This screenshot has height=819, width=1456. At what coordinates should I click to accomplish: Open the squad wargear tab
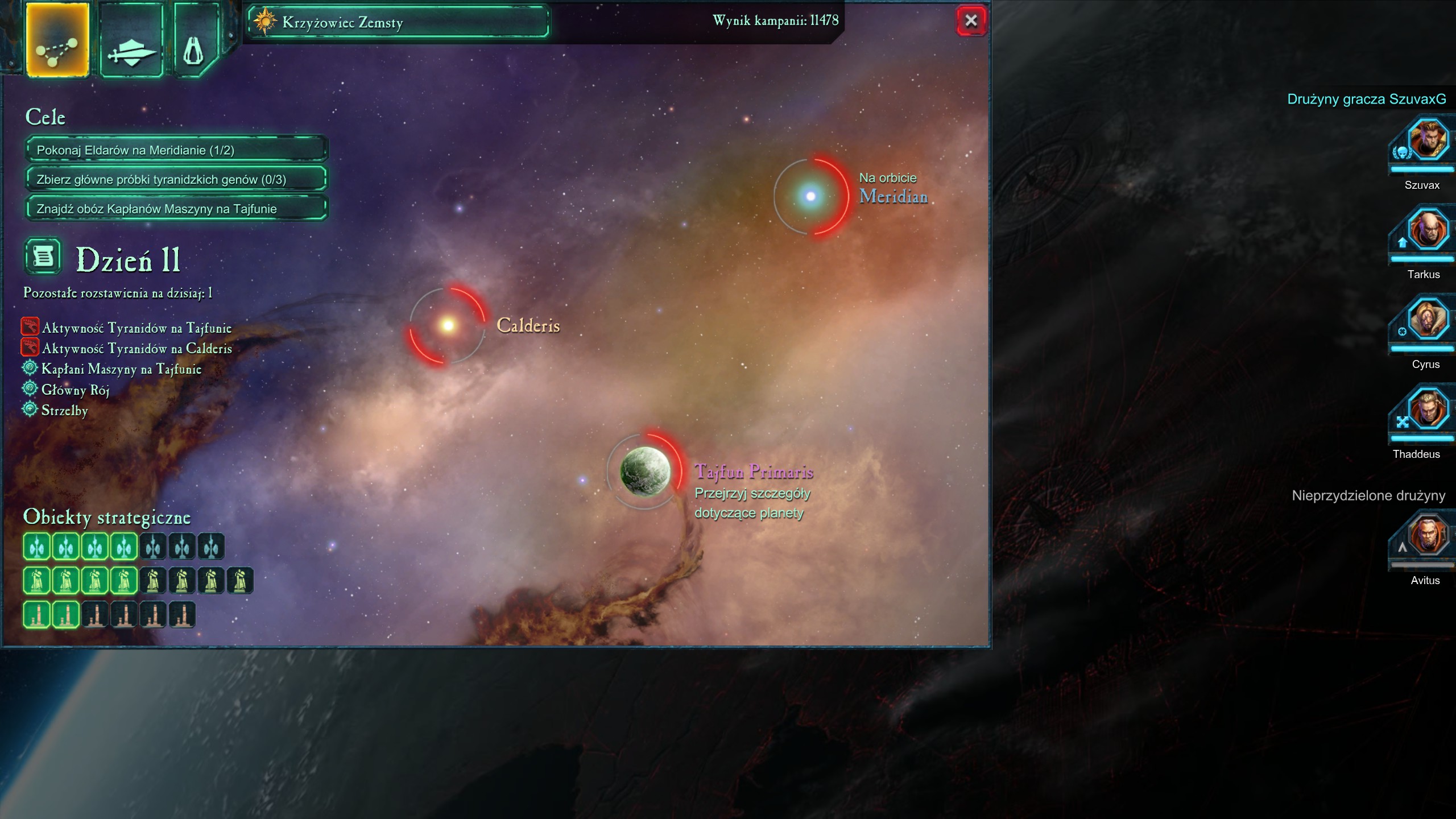(x=131, y=40)
